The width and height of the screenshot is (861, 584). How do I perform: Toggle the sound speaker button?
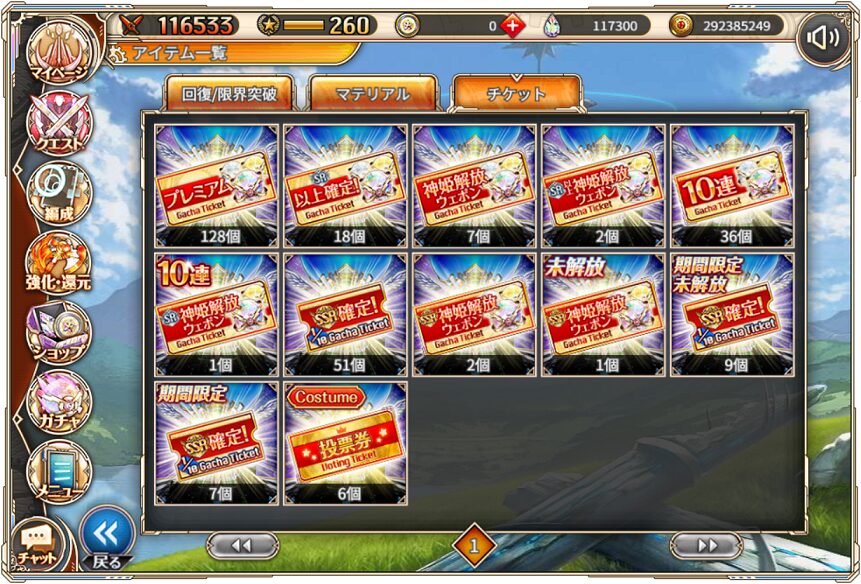[x=823, y=39]
